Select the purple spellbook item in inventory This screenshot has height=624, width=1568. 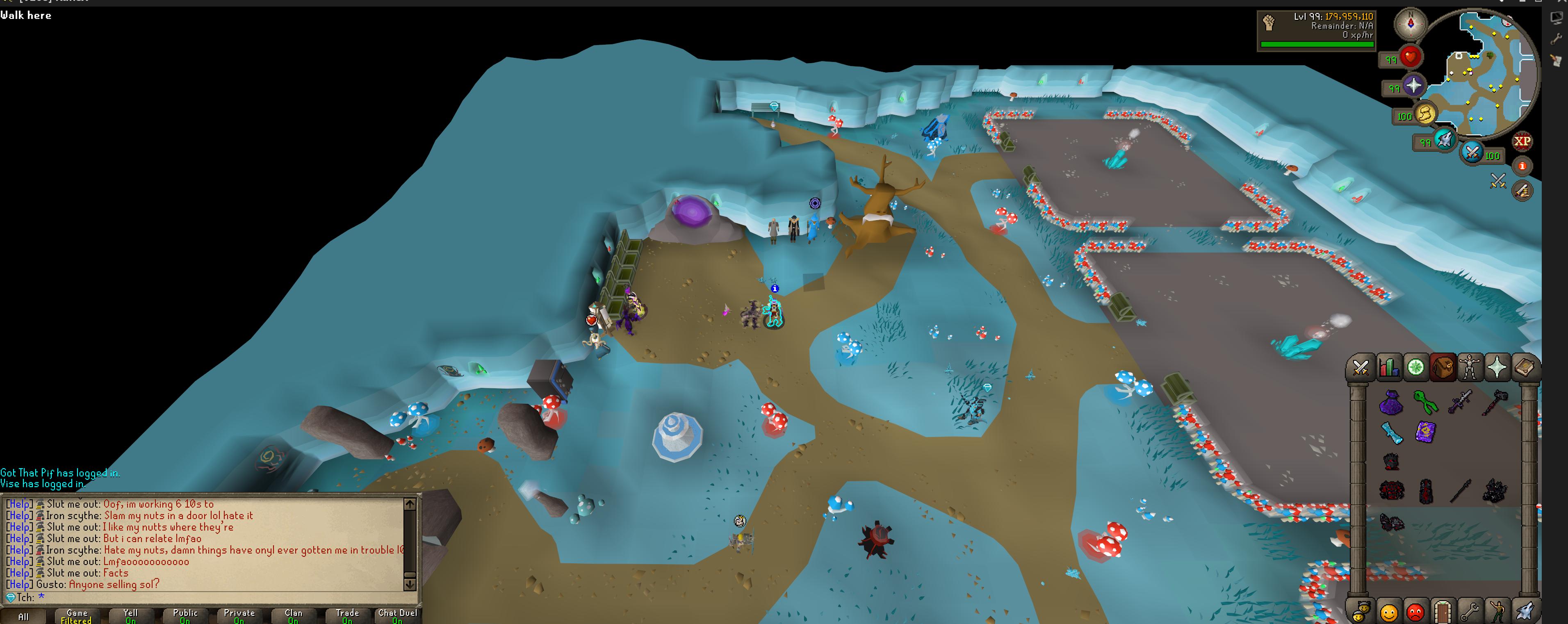1425,432
